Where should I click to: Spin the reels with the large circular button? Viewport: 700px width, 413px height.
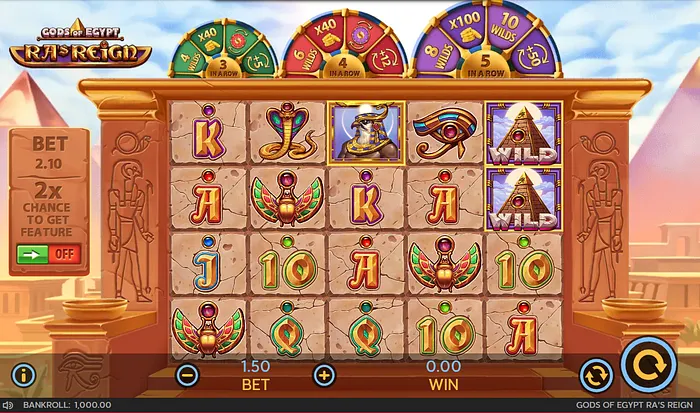coord(648,366)
